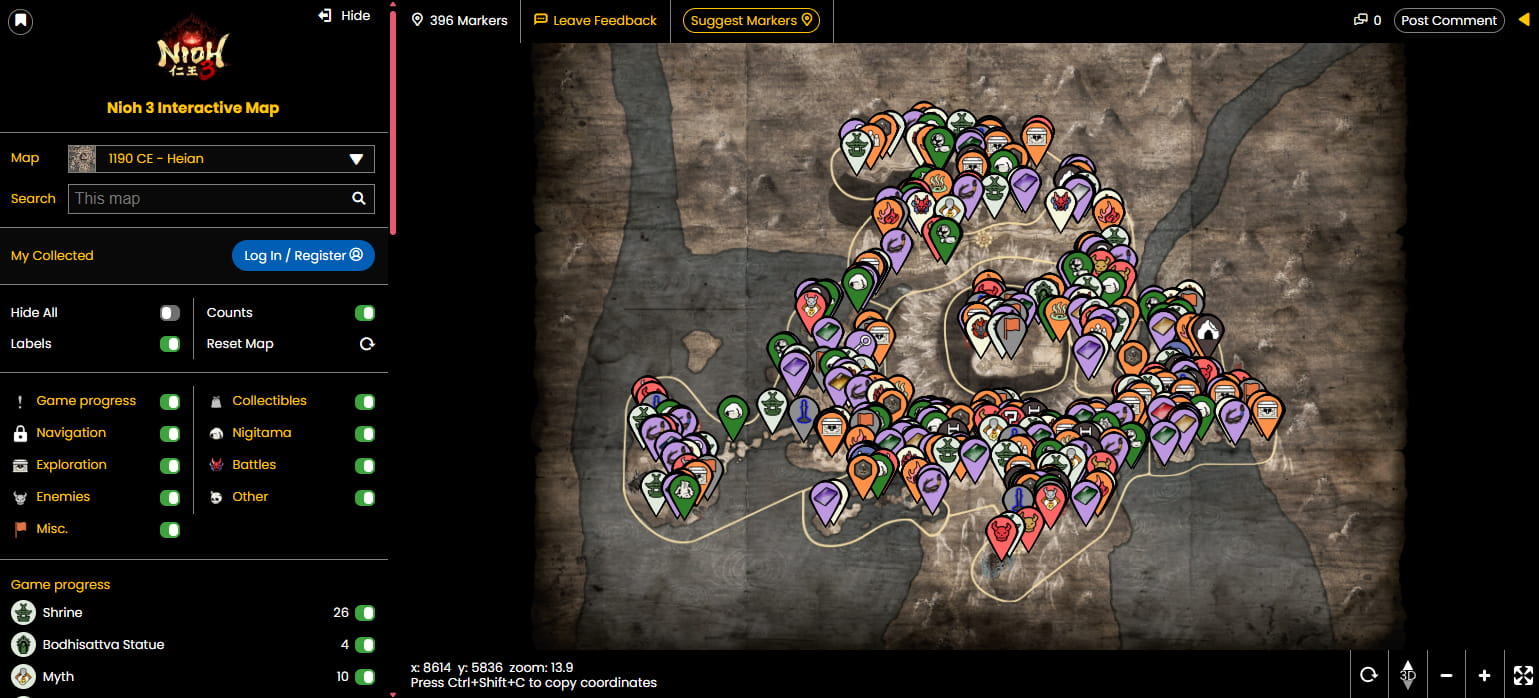Toggle Game progress category markers
This screenshot has height=698, width=1539.
pos(170,402)
